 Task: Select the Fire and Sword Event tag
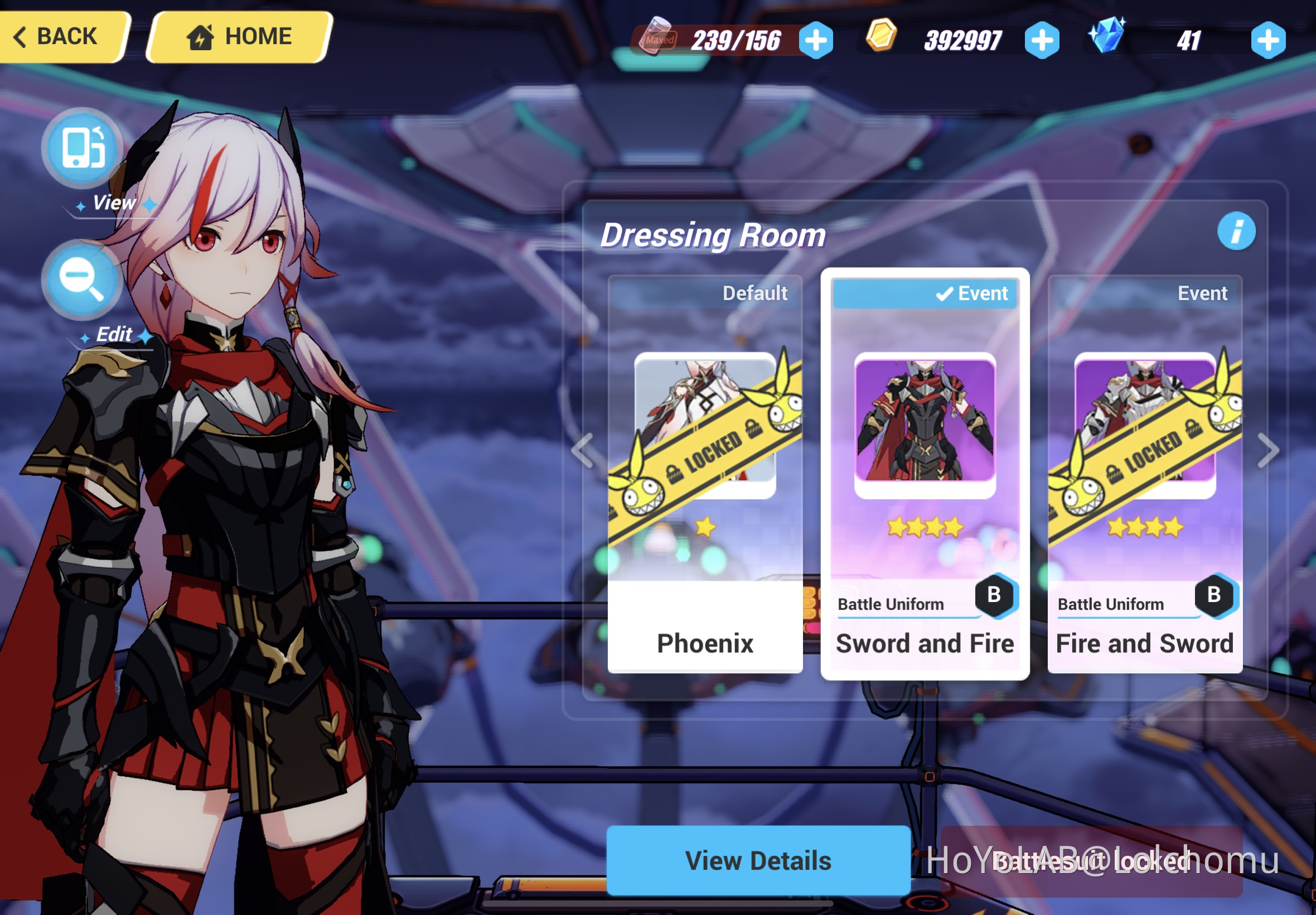click(x=1202, y=293)
